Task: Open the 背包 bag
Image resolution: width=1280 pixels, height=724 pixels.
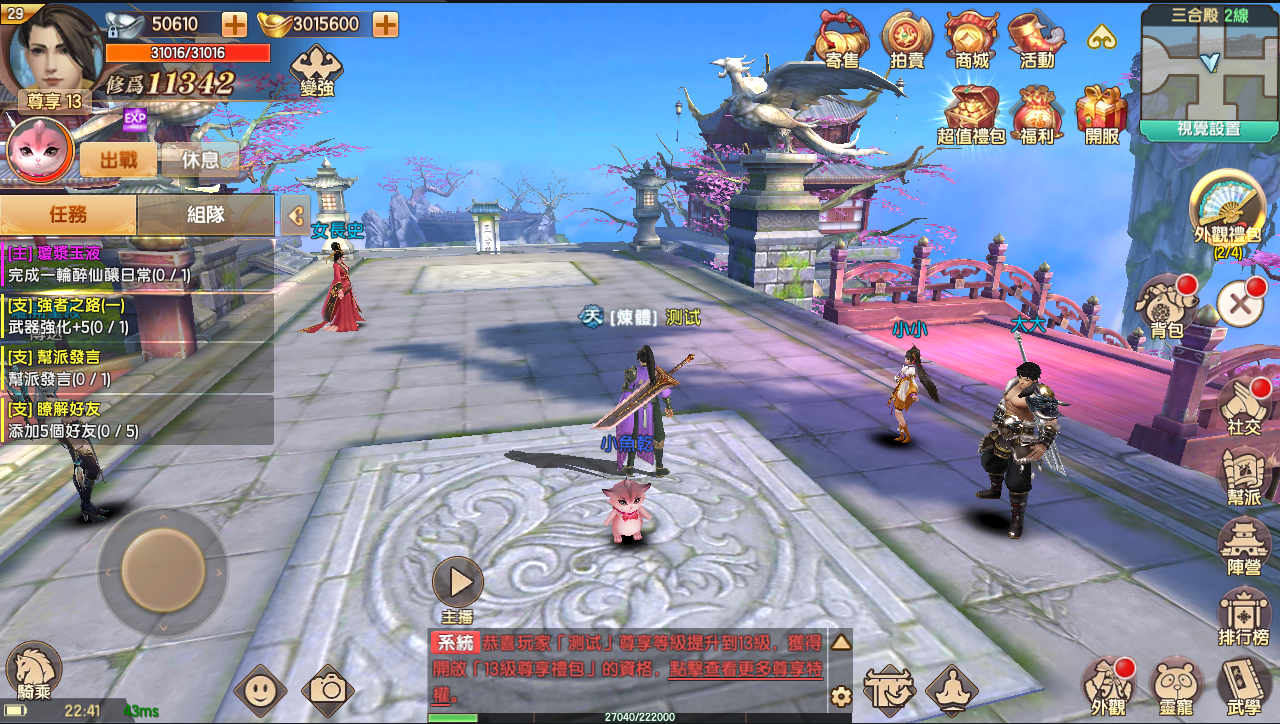Action: 1167,306
